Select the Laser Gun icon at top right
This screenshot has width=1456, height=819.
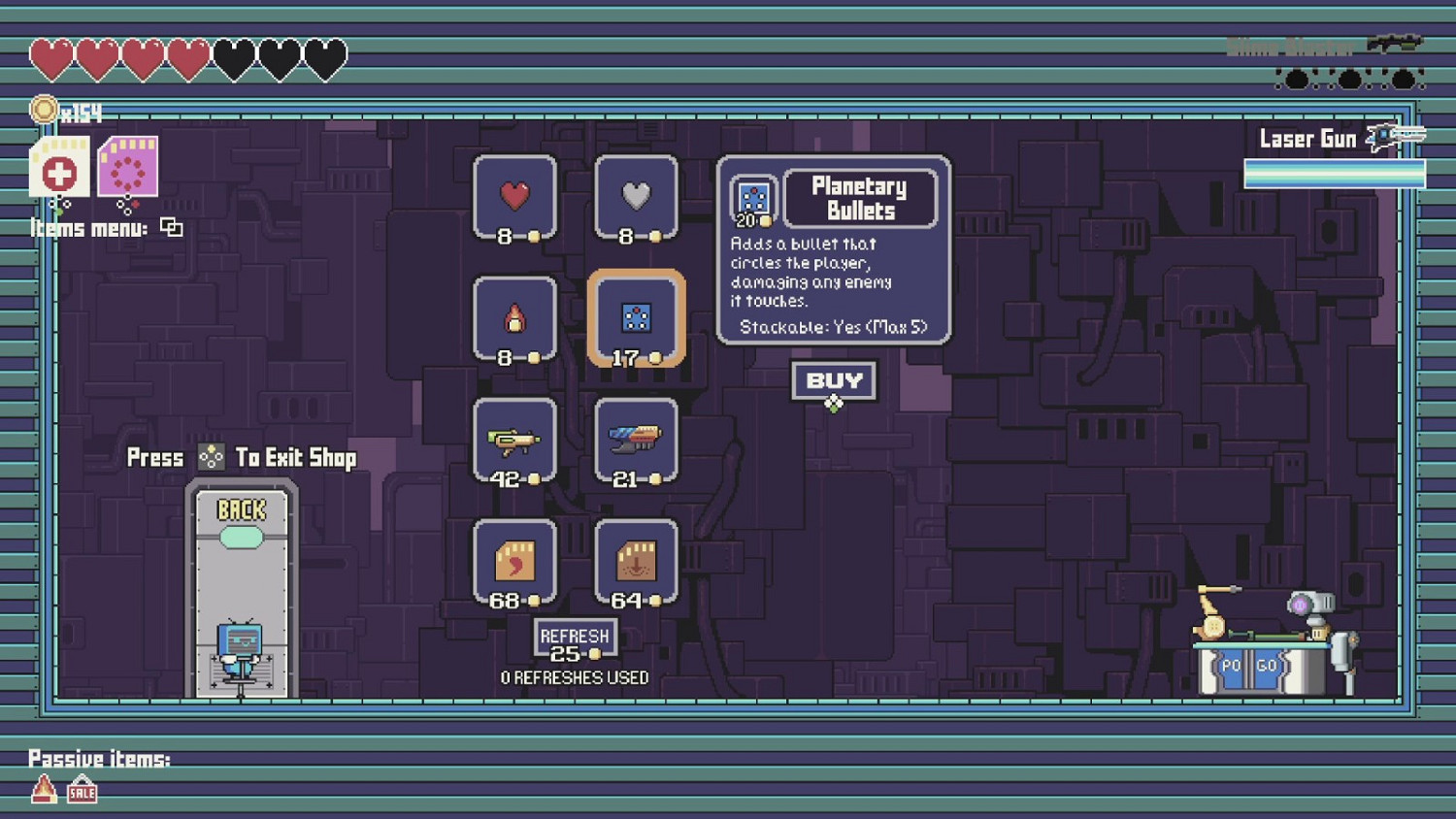tap(1382, 139)
